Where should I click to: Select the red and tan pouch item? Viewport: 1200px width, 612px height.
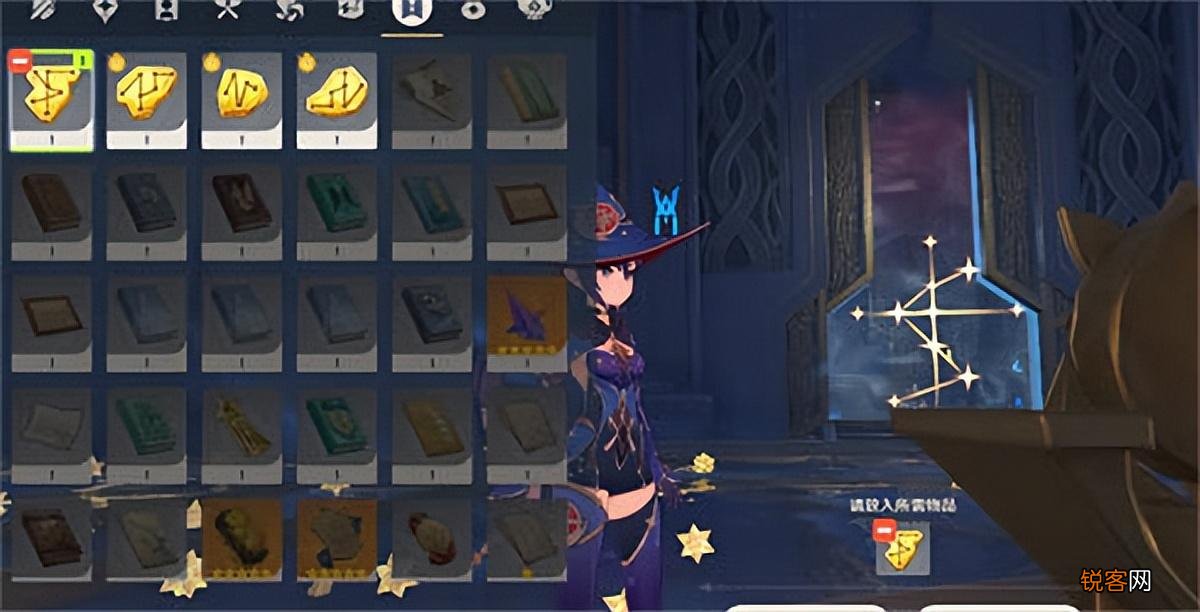[431, 539]
